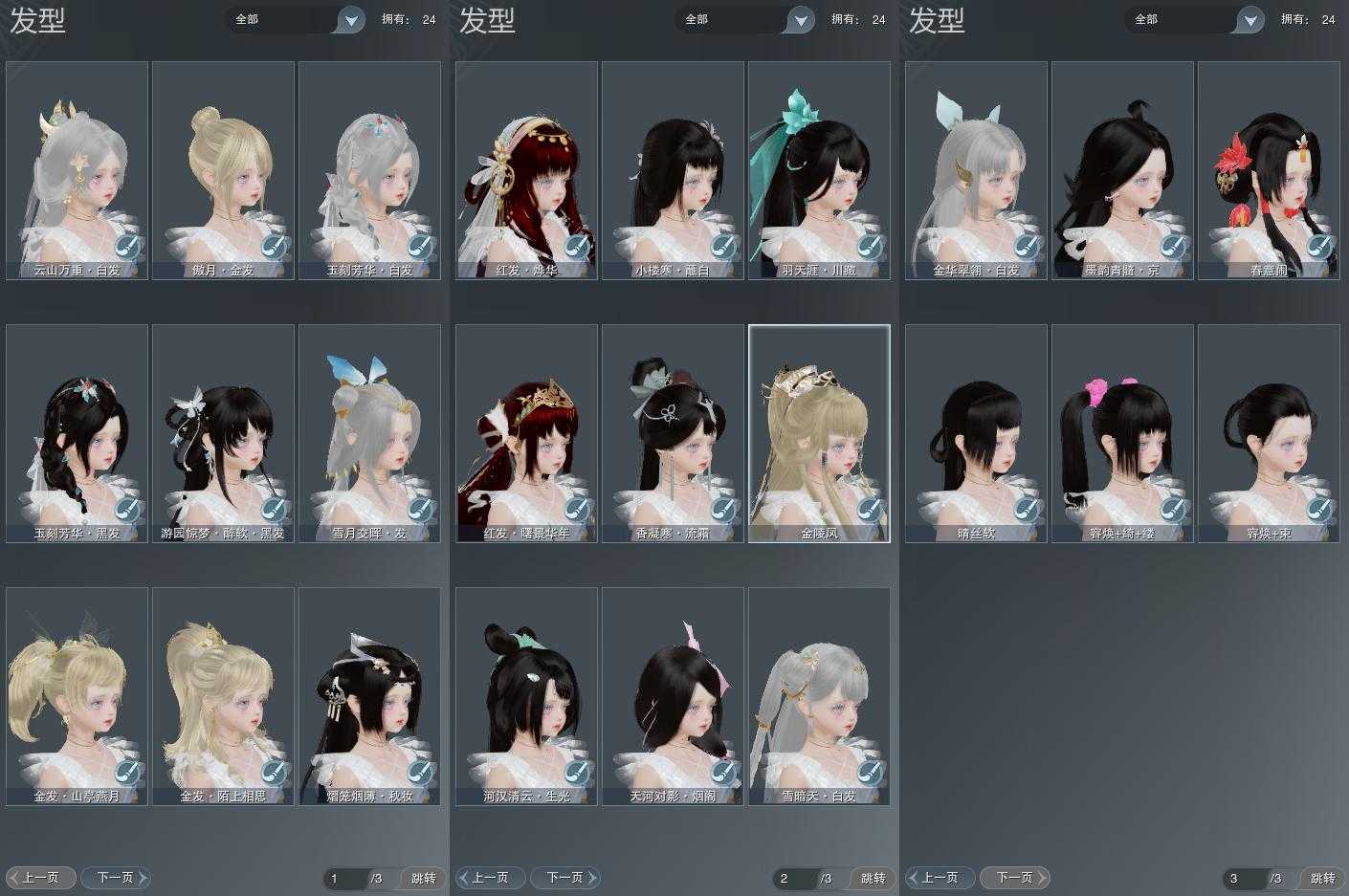Image resolution: width=1349 pixels, height=896 pixels.
Task: Select the 小楼寒·藏白 black hairstyle
Action: (673, 170)
